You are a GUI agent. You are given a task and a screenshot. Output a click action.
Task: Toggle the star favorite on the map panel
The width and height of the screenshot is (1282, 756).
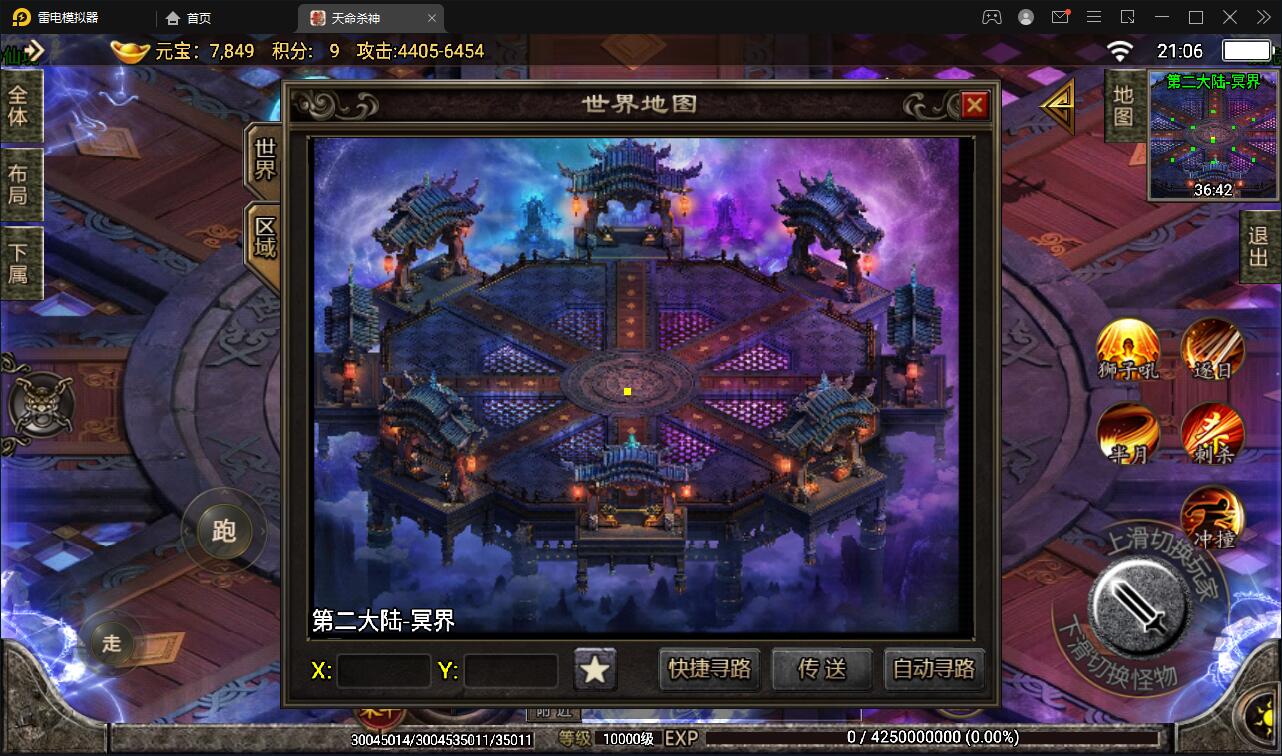click(x=595, y=670)
